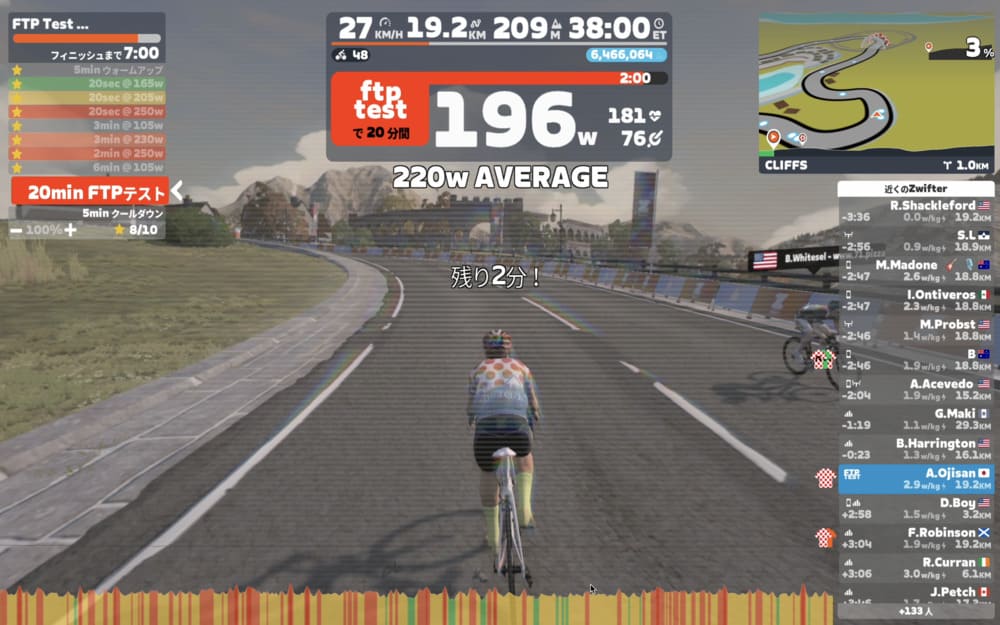Increase workout intensity with the plus button

click(70, 230)
